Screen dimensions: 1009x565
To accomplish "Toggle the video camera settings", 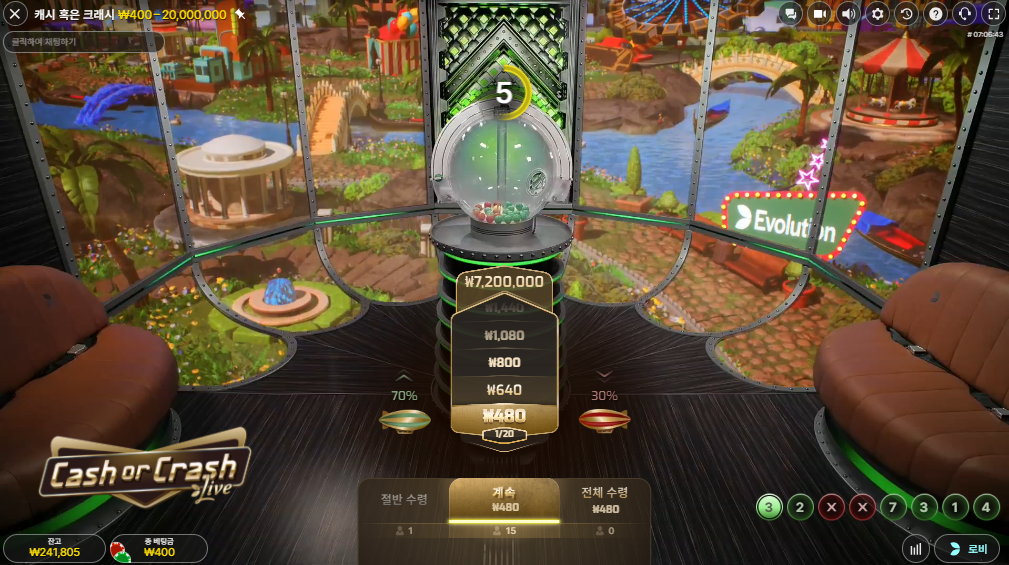I will (x=819, y=14).
